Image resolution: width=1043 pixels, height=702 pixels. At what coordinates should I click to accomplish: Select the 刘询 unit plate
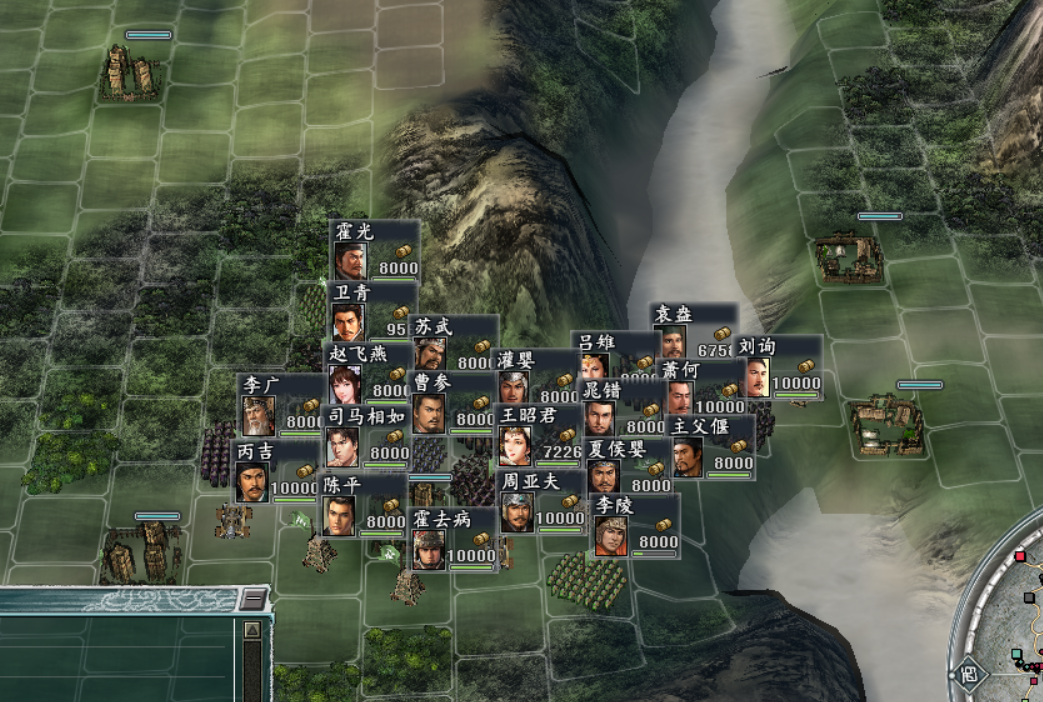[x=780, y=366]
